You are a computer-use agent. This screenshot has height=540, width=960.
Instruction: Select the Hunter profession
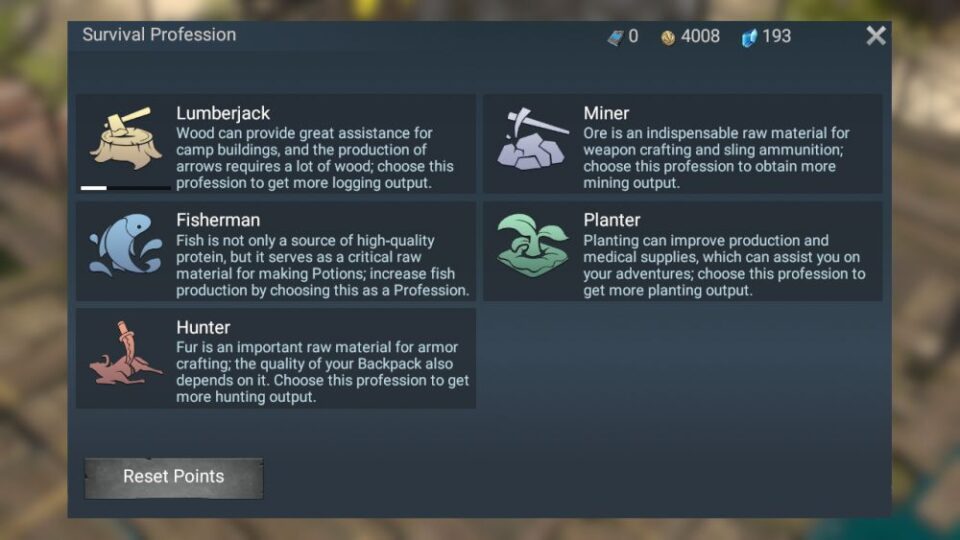coord(275,359)
